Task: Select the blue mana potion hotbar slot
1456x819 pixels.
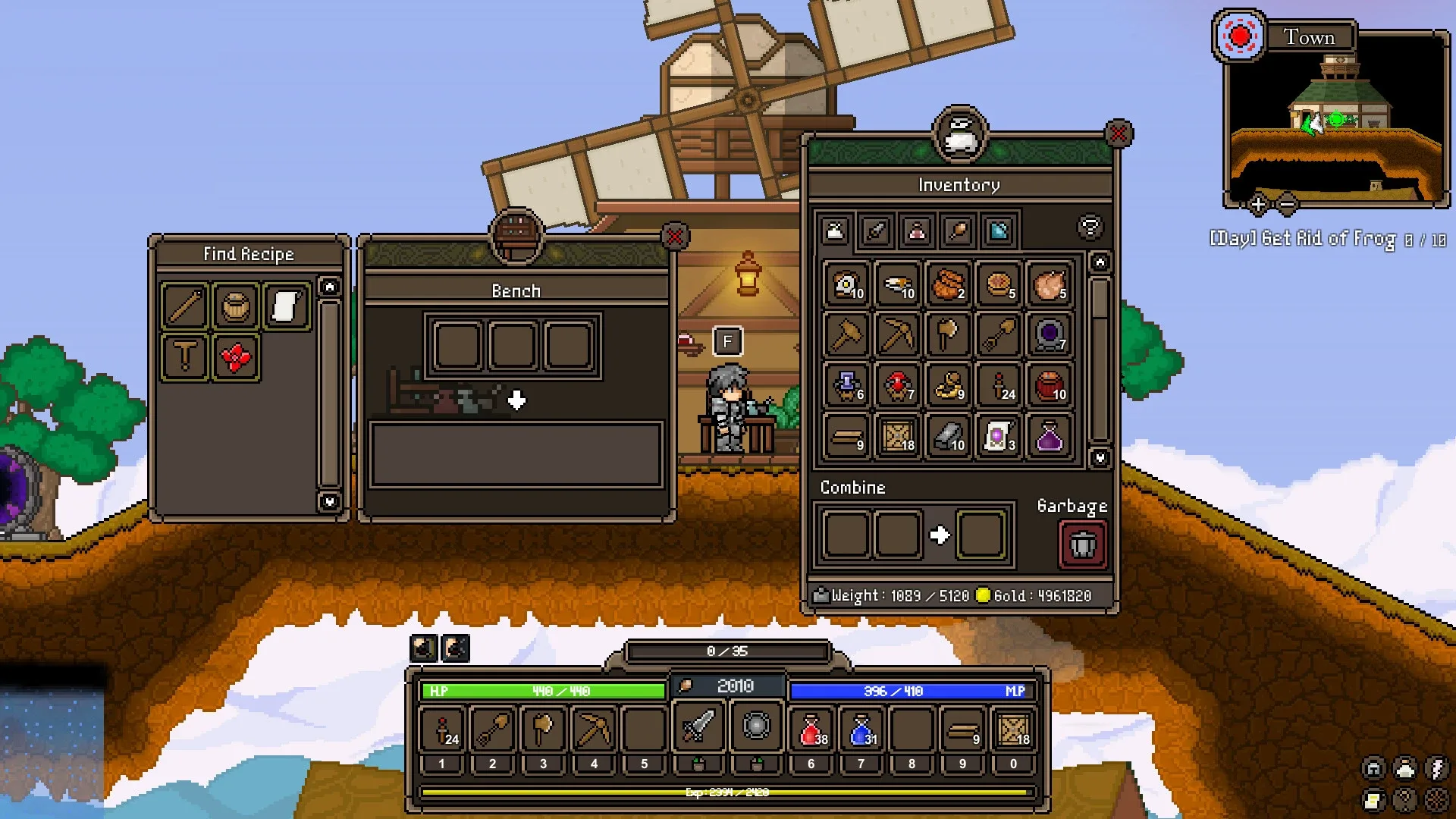Action: click(861, 730)
